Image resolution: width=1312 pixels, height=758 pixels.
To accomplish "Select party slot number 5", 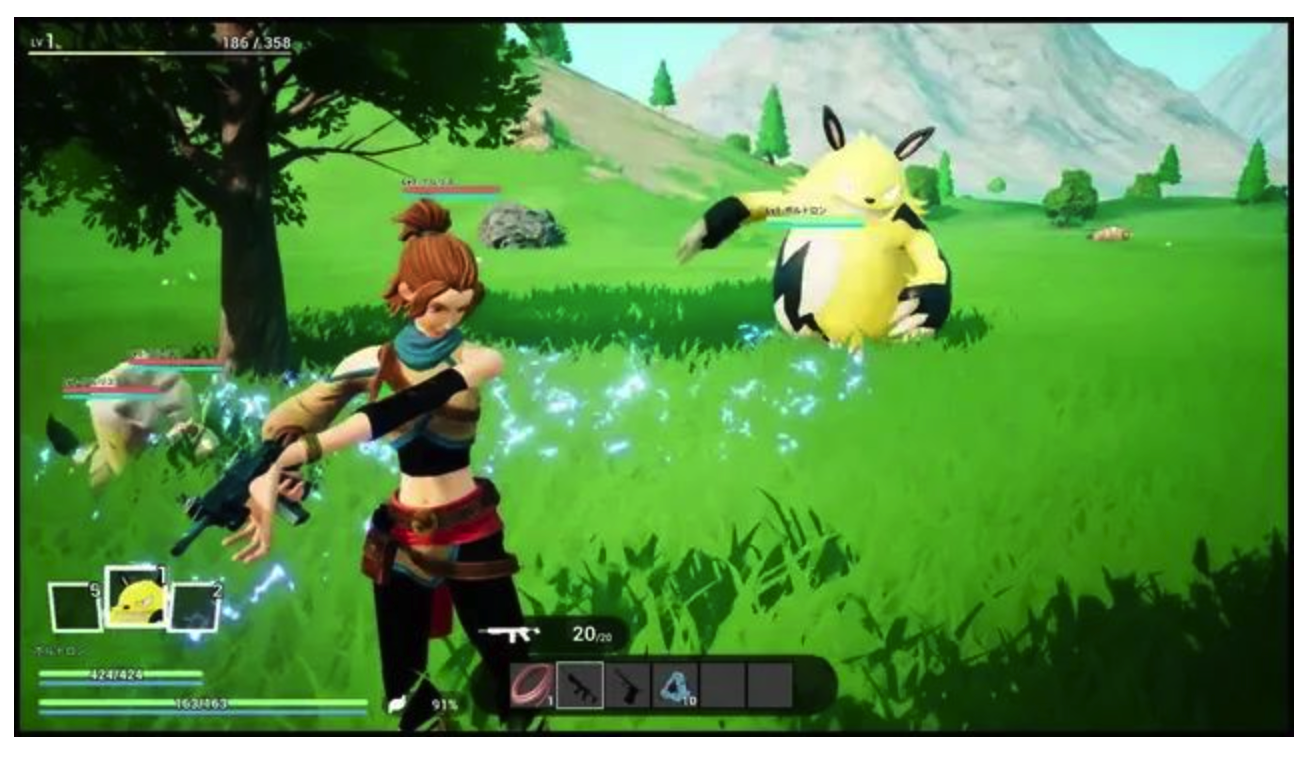I will 75,607.
